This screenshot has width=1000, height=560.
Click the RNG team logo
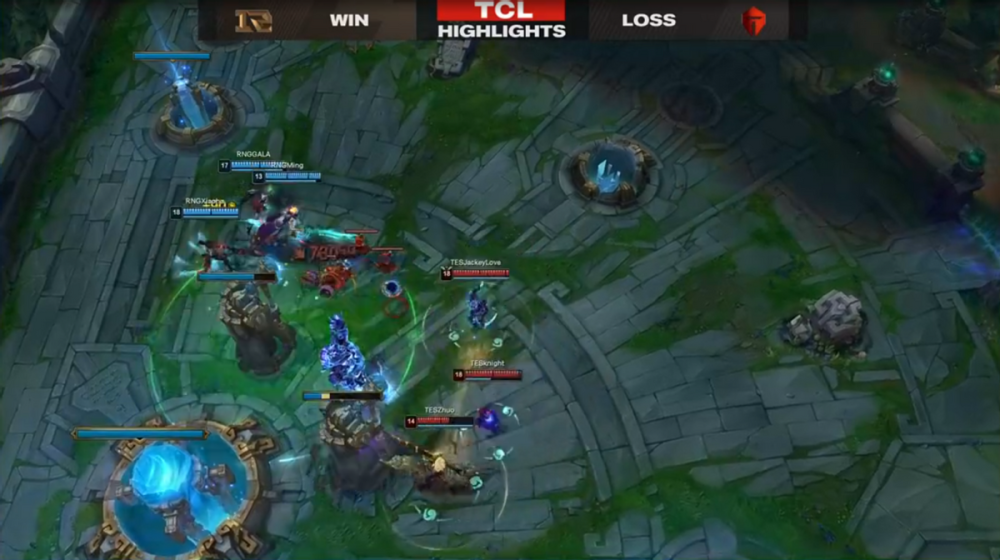253,20
